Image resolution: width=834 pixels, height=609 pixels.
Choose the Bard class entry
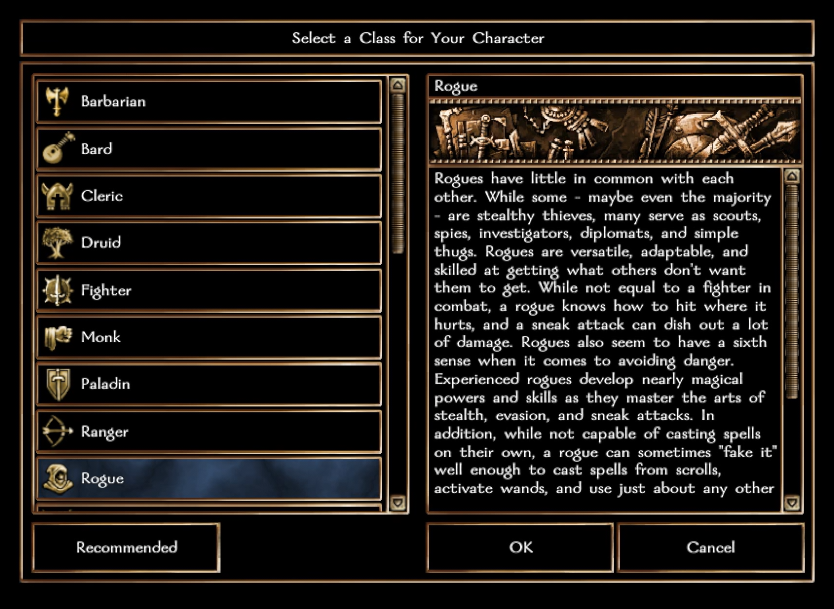pyautogui.click(x=209, y=149)
